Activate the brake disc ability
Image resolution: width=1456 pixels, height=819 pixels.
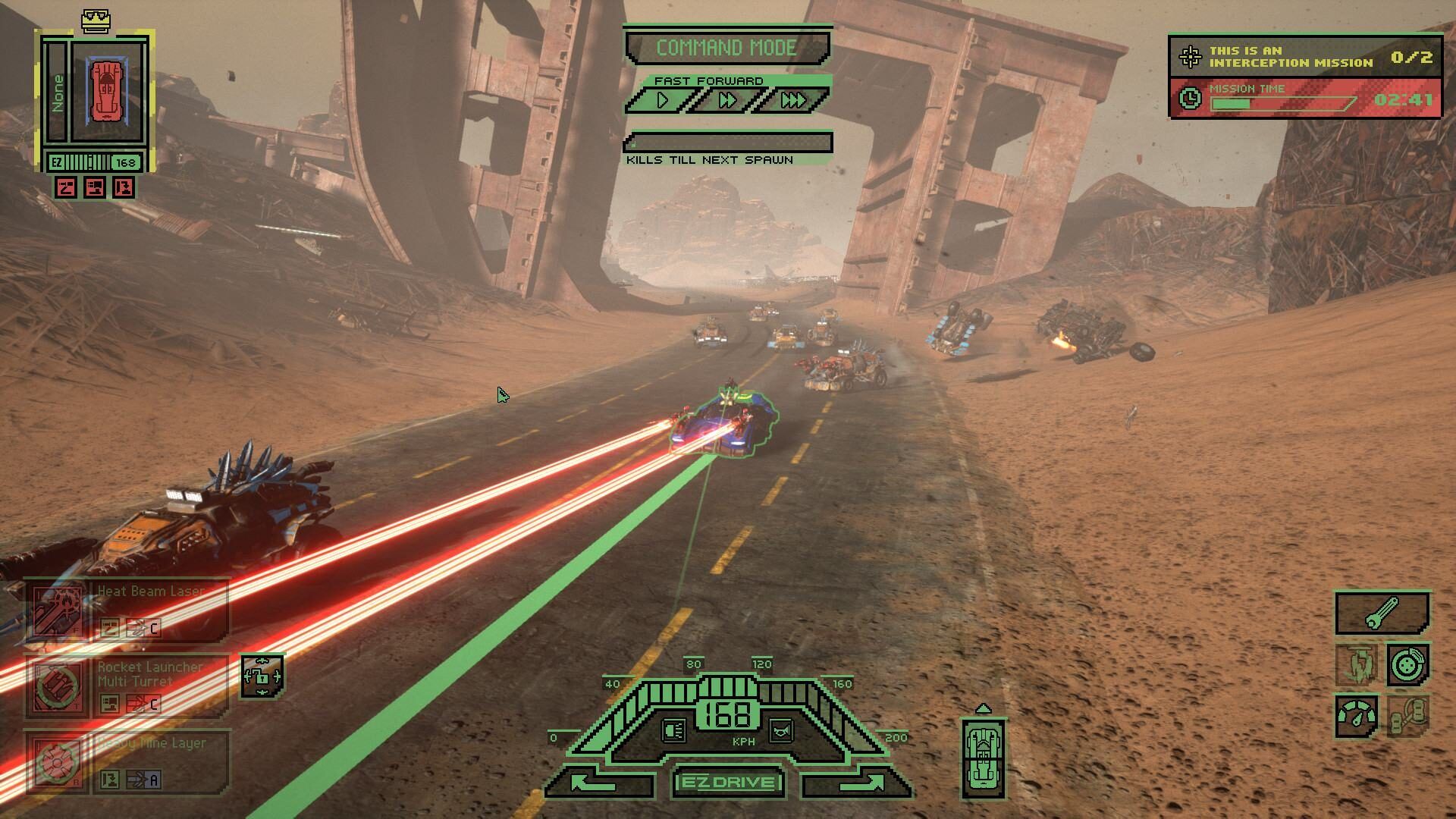[1408, 664]
